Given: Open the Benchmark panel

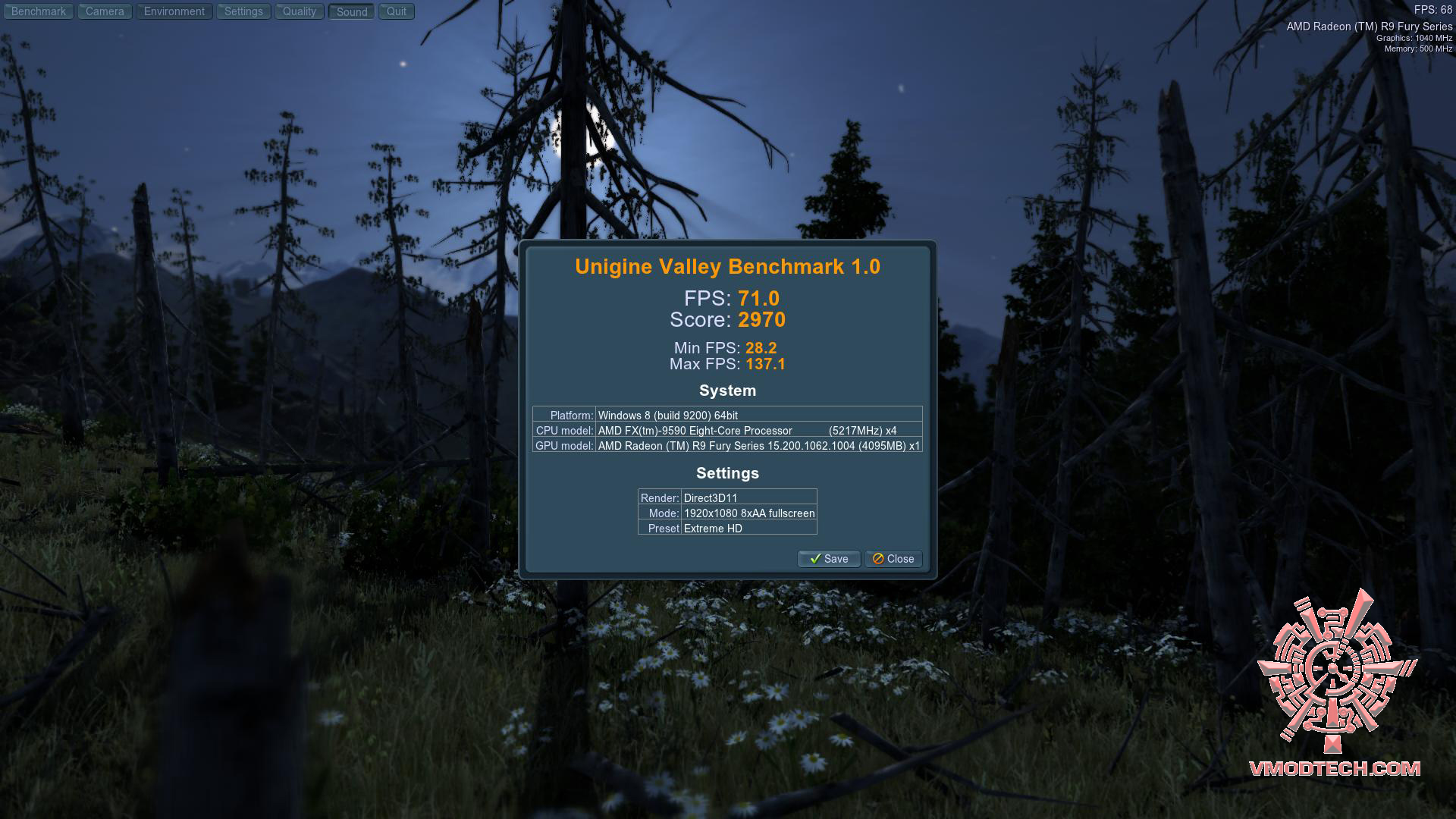Looking at the screenshot, I should tap(38, 11).
